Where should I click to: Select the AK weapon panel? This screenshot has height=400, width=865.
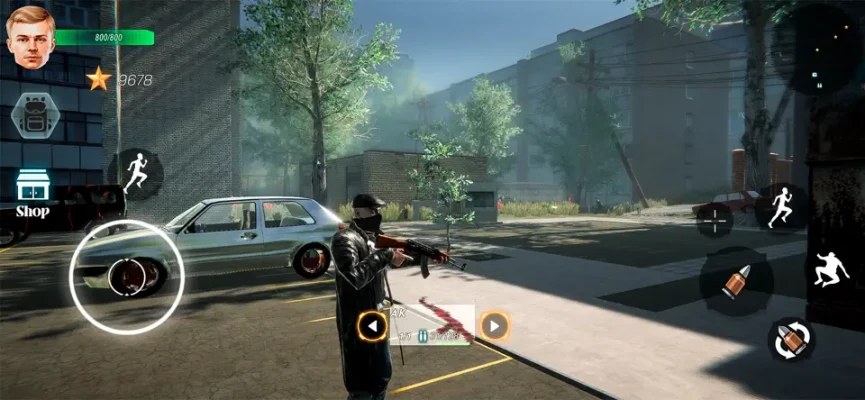(433, 325)
